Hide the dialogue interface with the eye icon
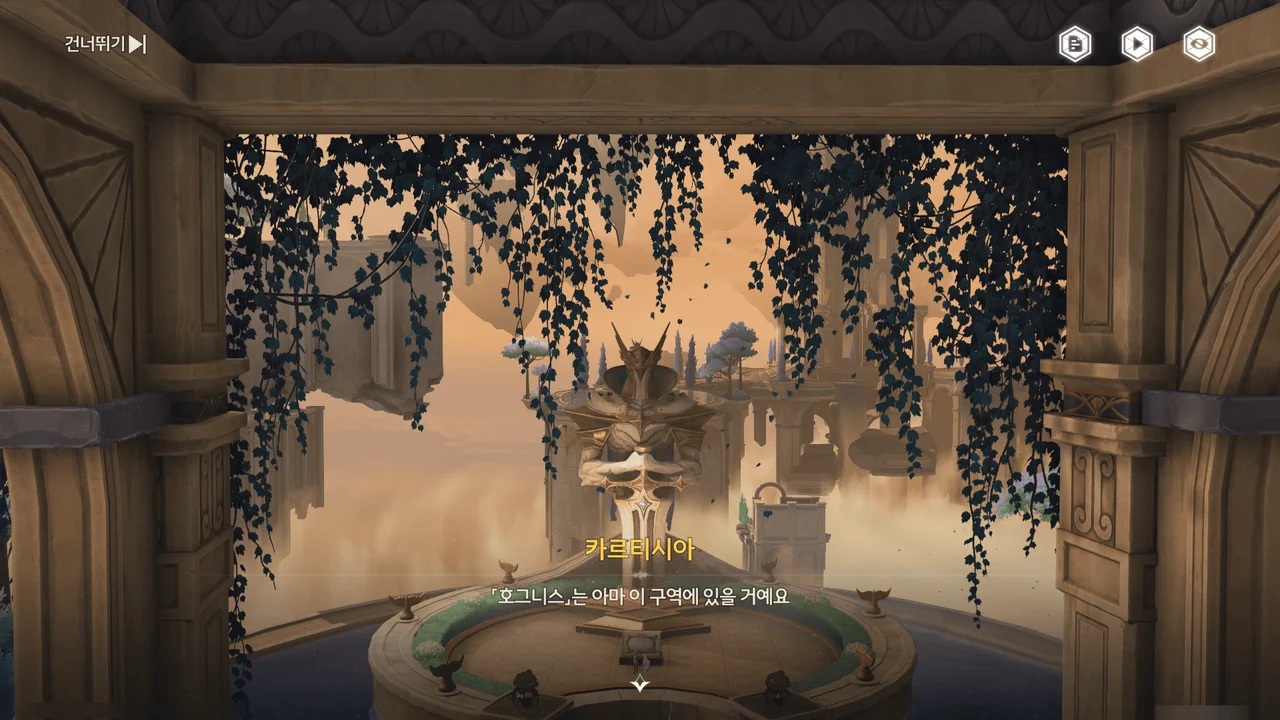Image resolution: width=1280 pixels, height=720 pixels. coord(1199,44)
